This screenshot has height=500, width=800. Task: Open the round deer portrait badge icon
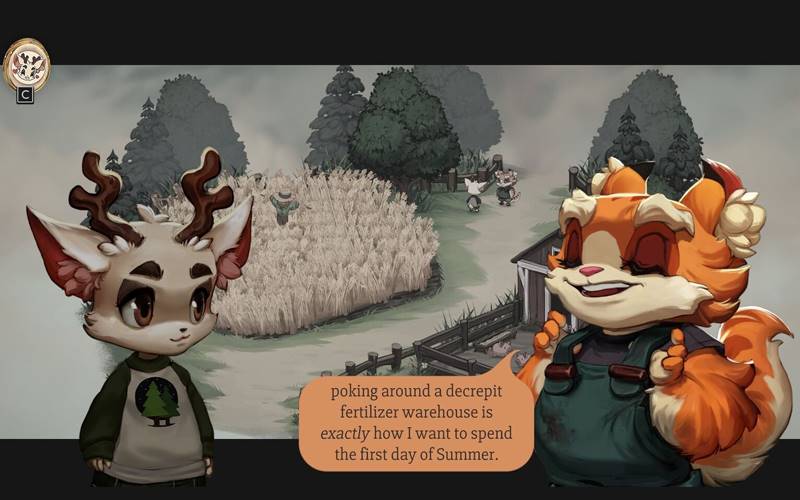(26, 64)
